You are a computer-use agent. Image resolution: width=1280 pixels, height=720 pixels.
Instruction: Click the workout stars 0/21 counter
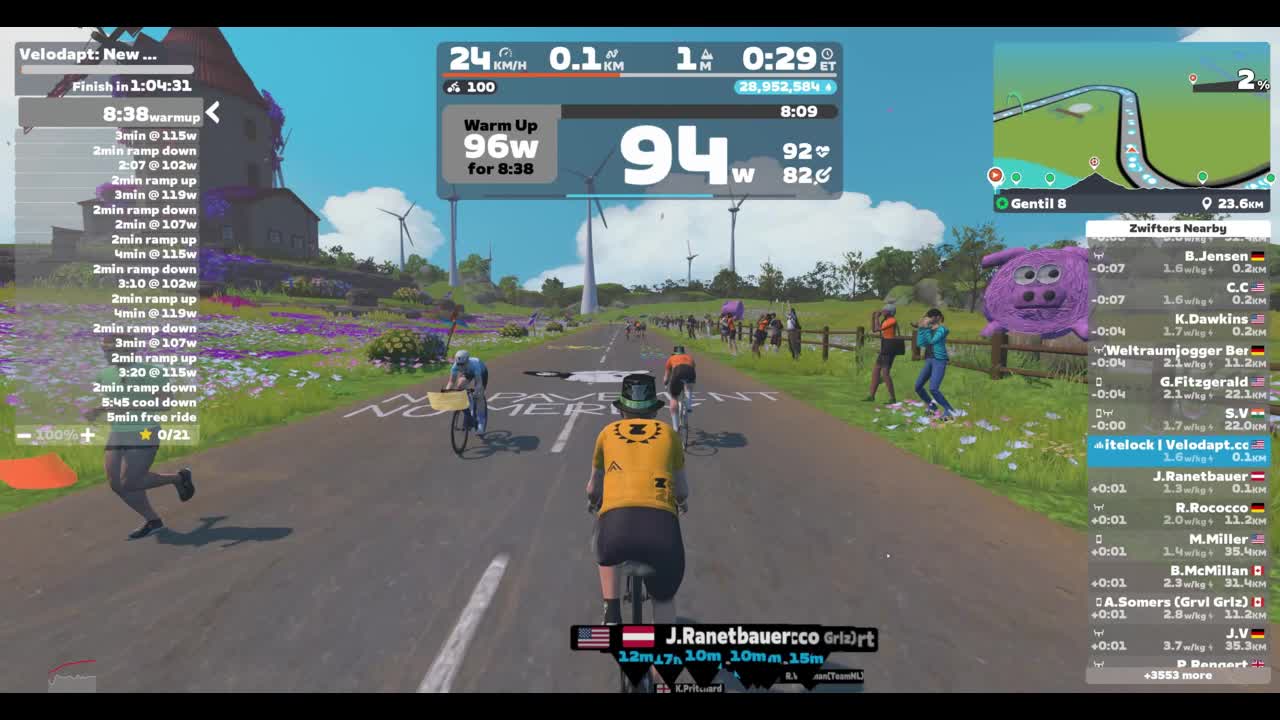(x=165, y=435)
